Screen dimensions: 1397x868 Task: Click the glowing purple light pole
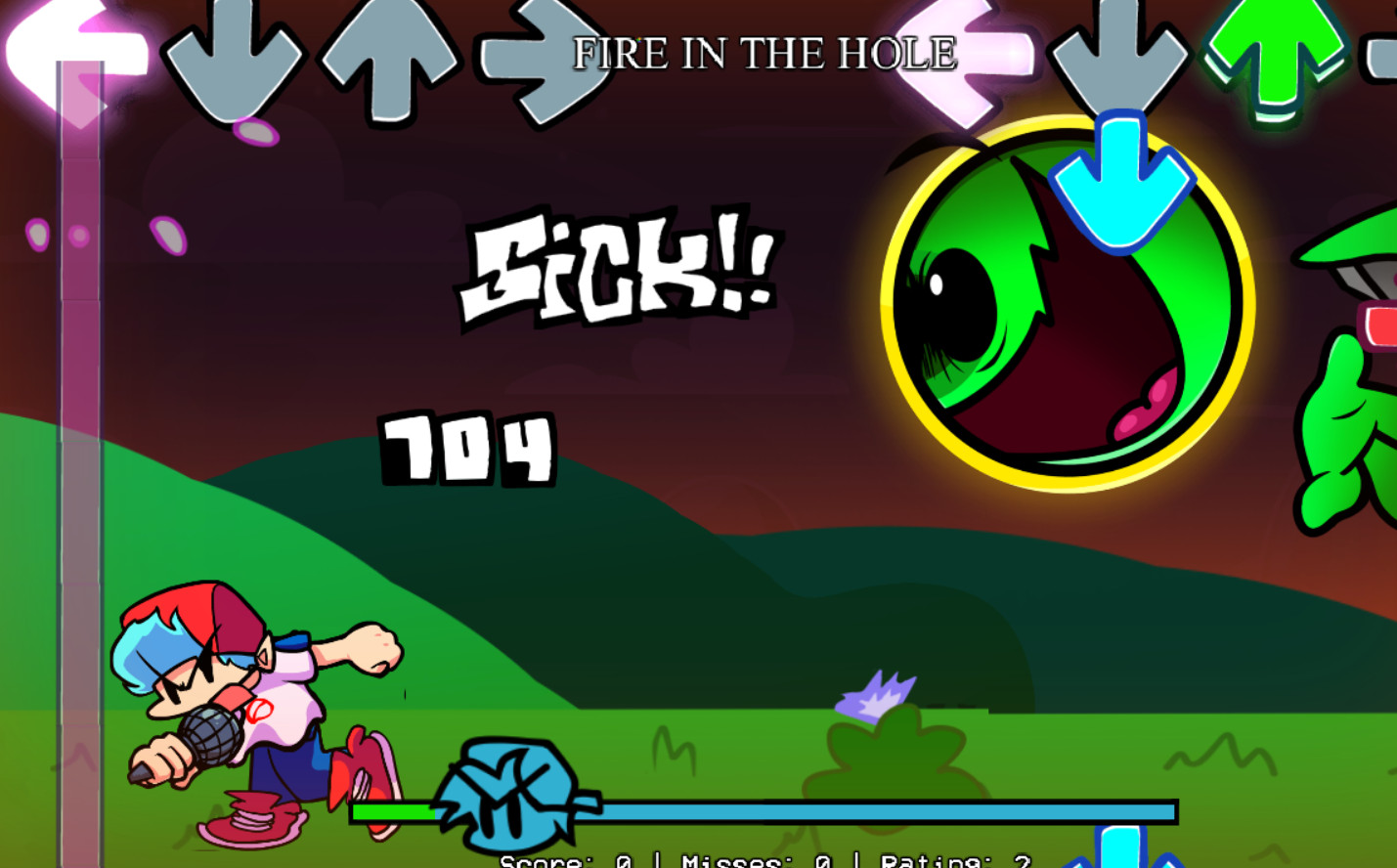click(83, 342)
